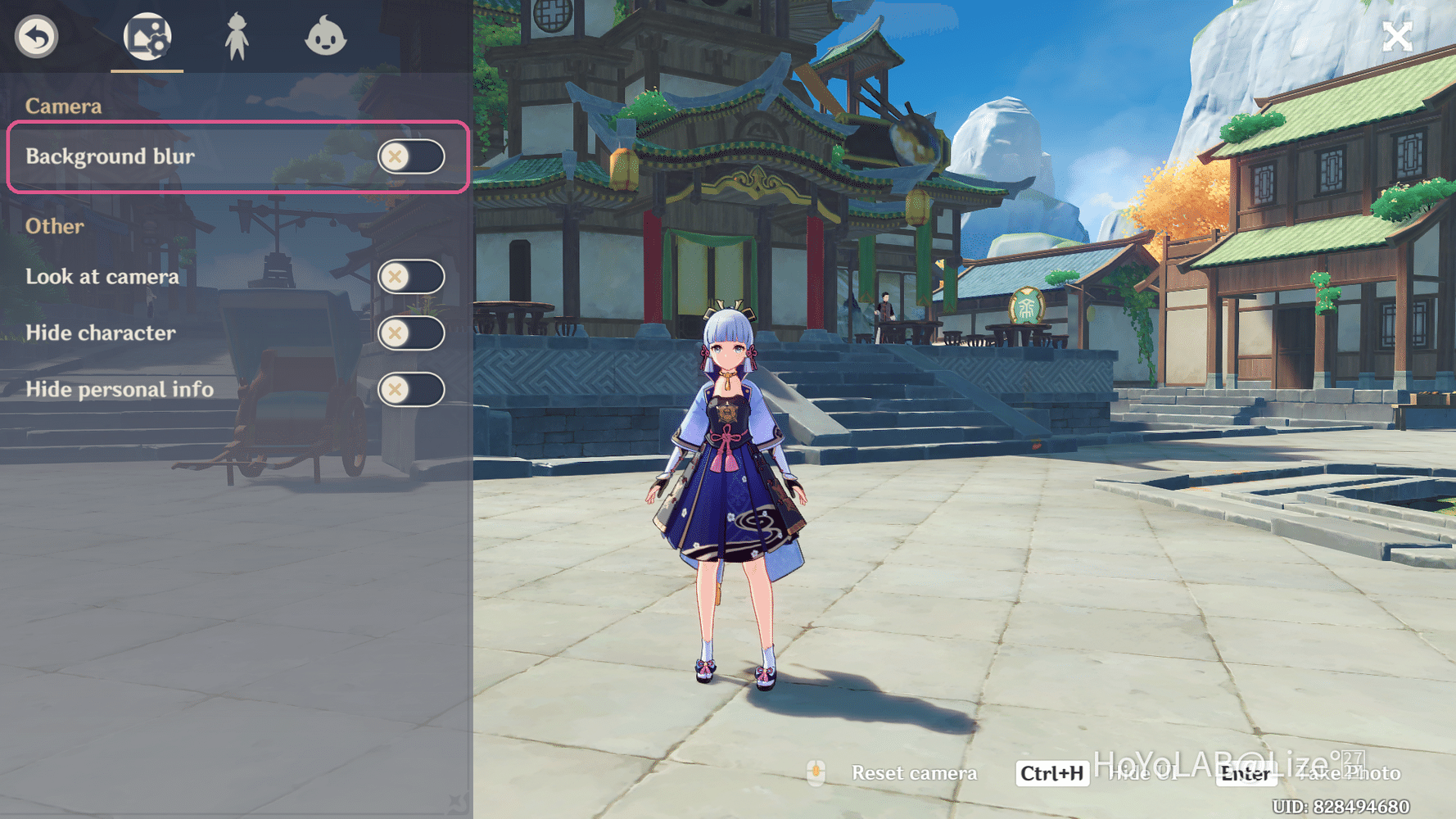Open the character pose icon

(237, 36)
